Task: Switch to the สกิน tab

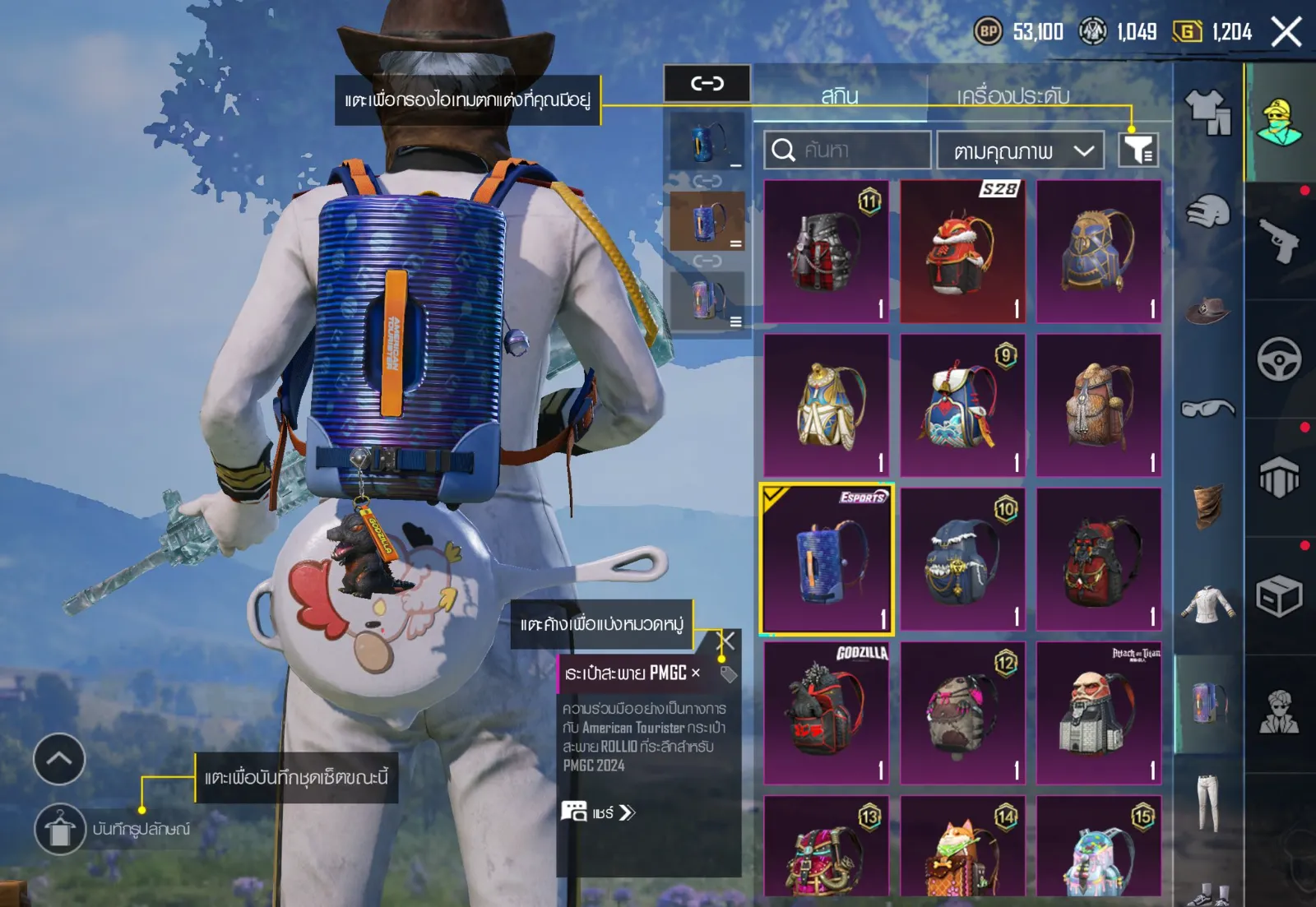Action: click(840, 95)
